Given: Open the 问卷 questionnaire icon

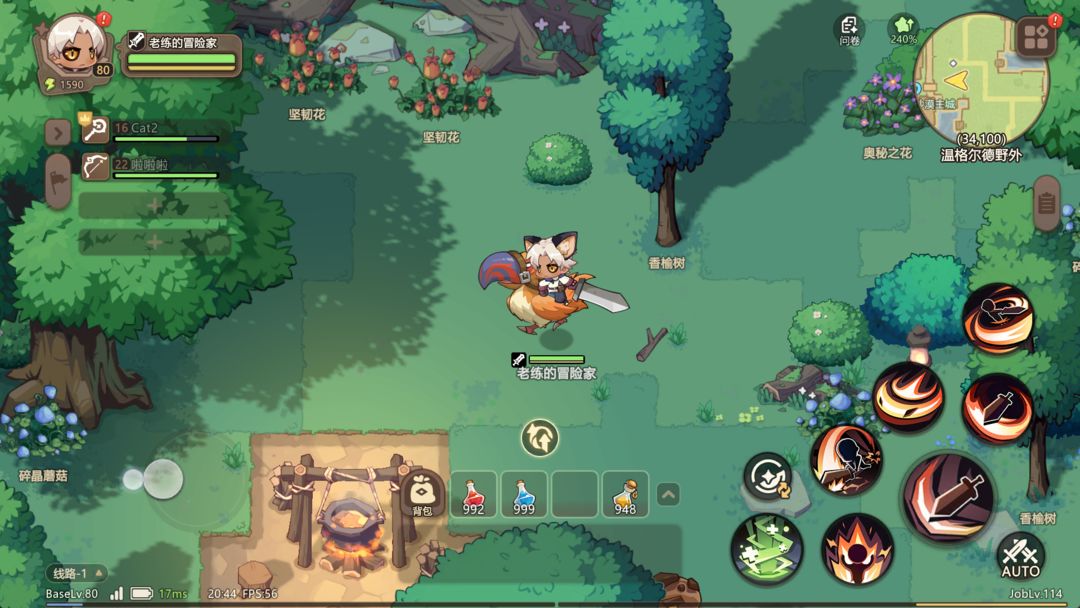Looking at the screenshot, I should click(850, 28).
